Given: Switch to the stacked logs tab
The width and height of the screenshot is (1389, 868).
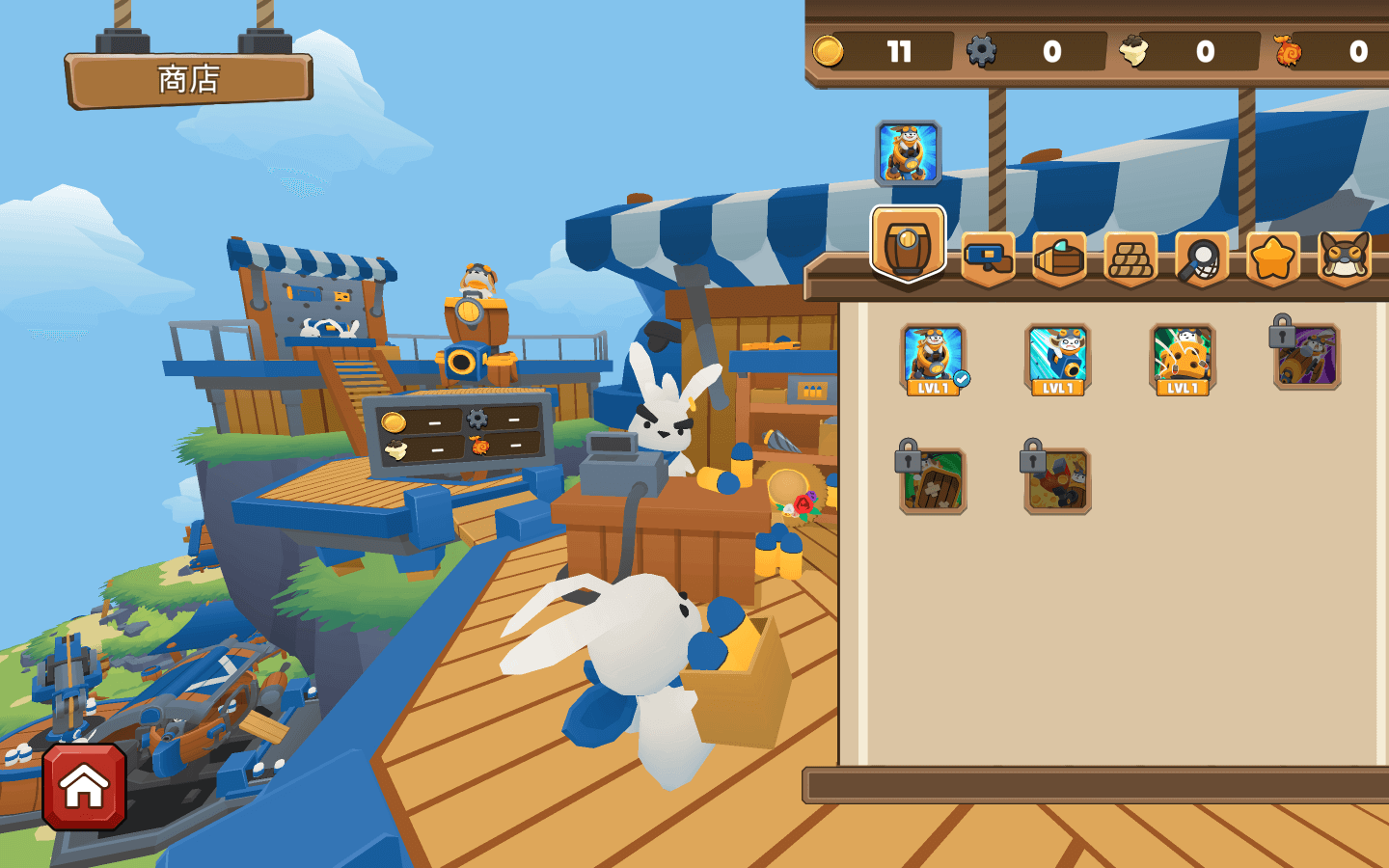Looking at the screenshot, I should point(1130,258).
